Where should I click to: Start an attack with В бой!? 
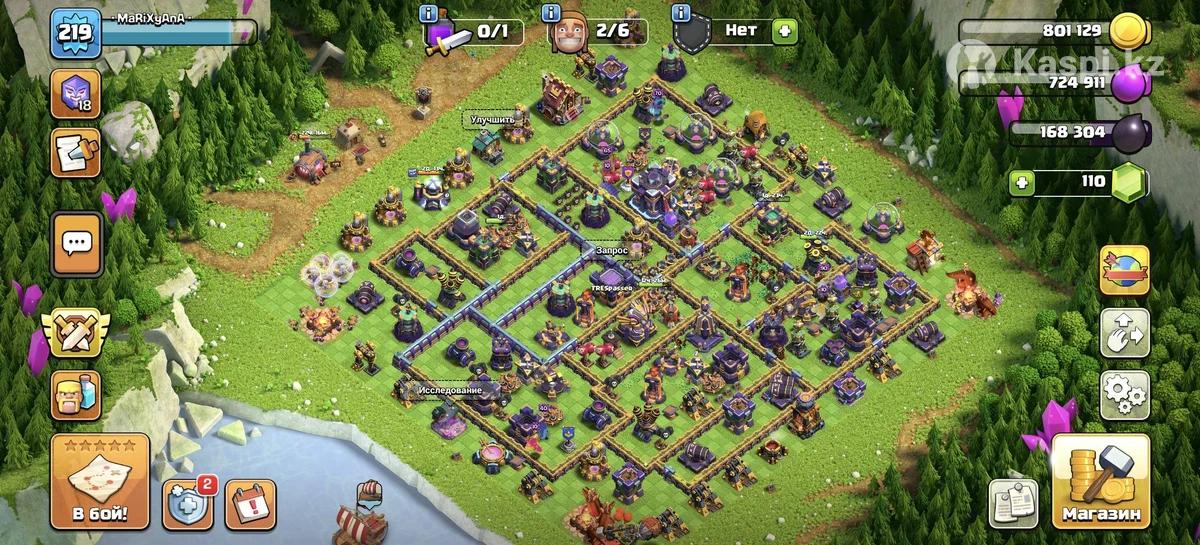point(99,483)
